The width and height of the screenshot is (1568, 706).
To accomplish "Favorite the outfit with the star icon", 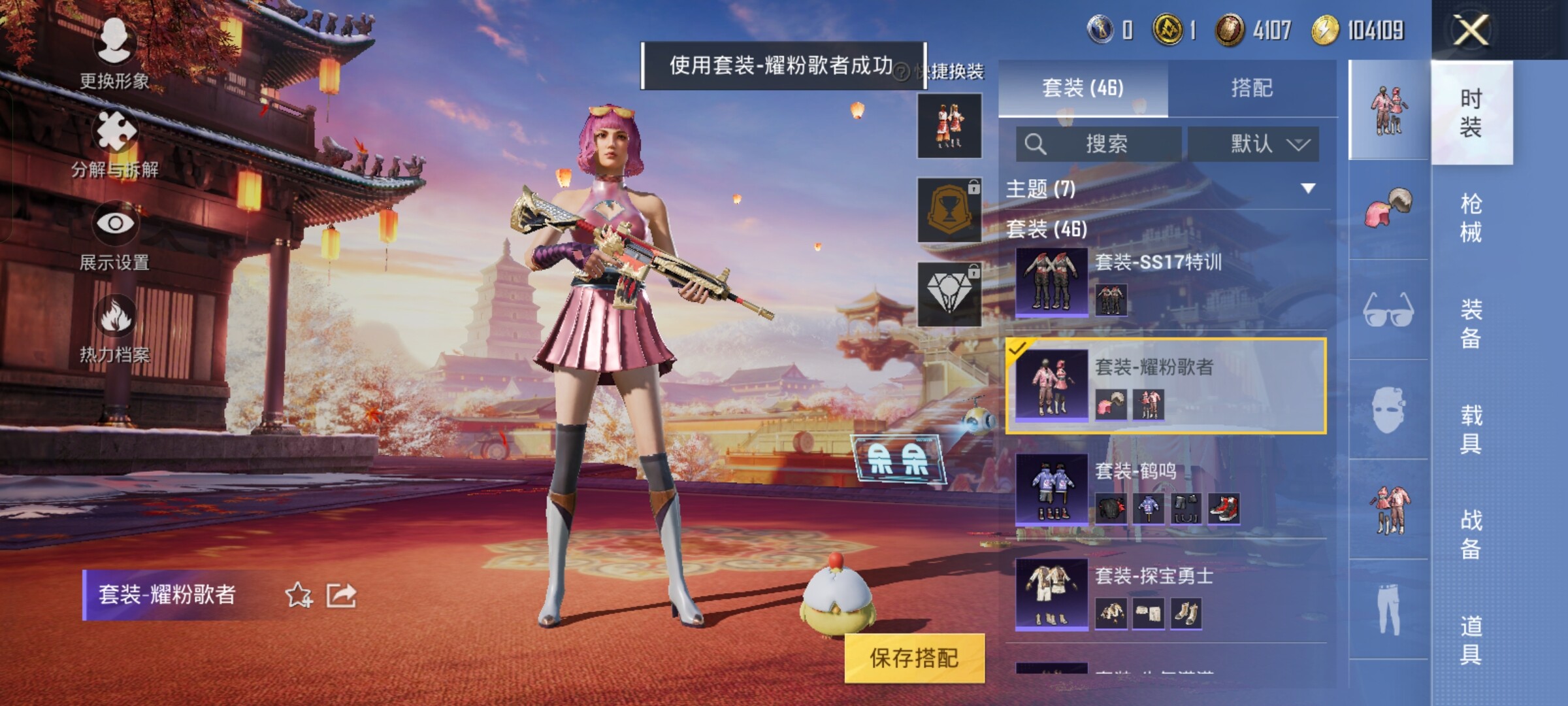I will pos(299,595).
